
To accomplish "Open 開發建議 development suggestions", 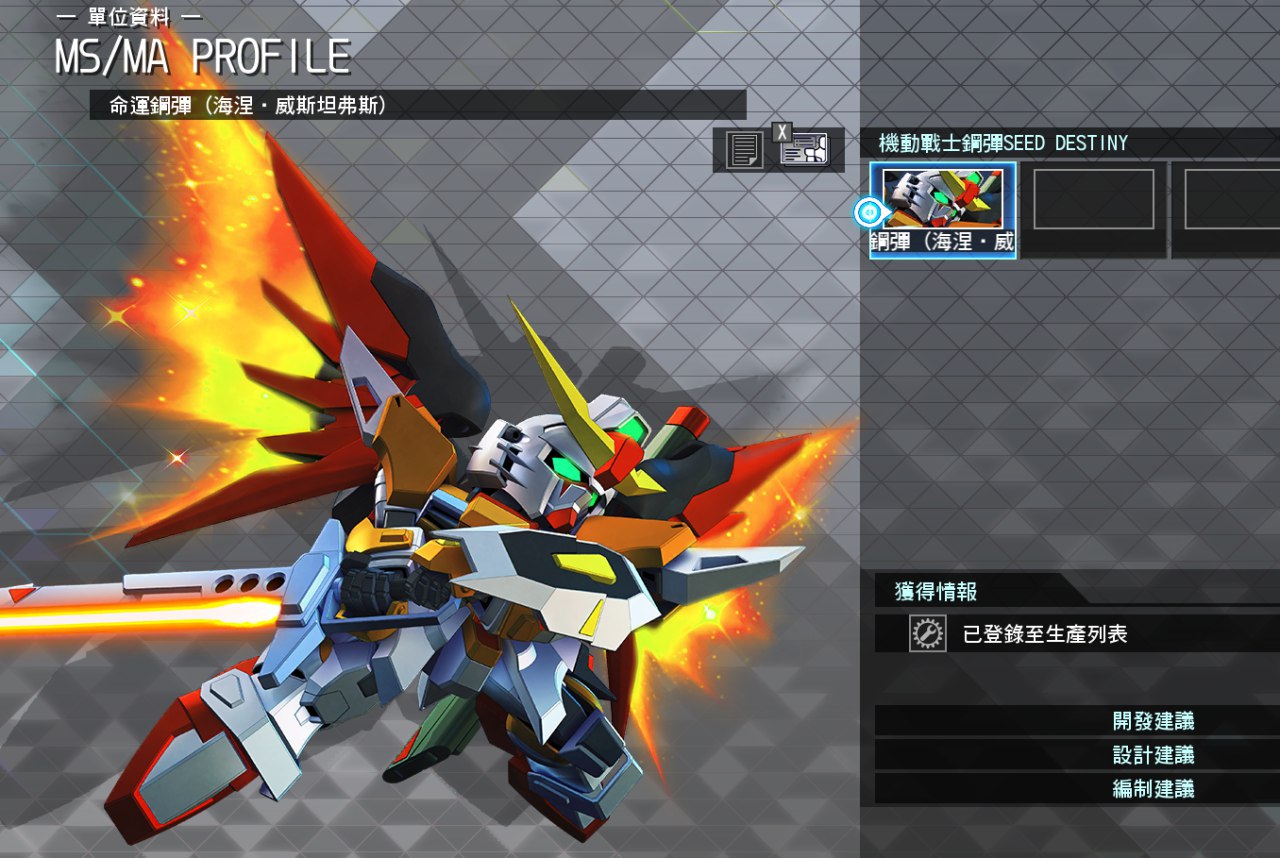I will [1152, 721].
